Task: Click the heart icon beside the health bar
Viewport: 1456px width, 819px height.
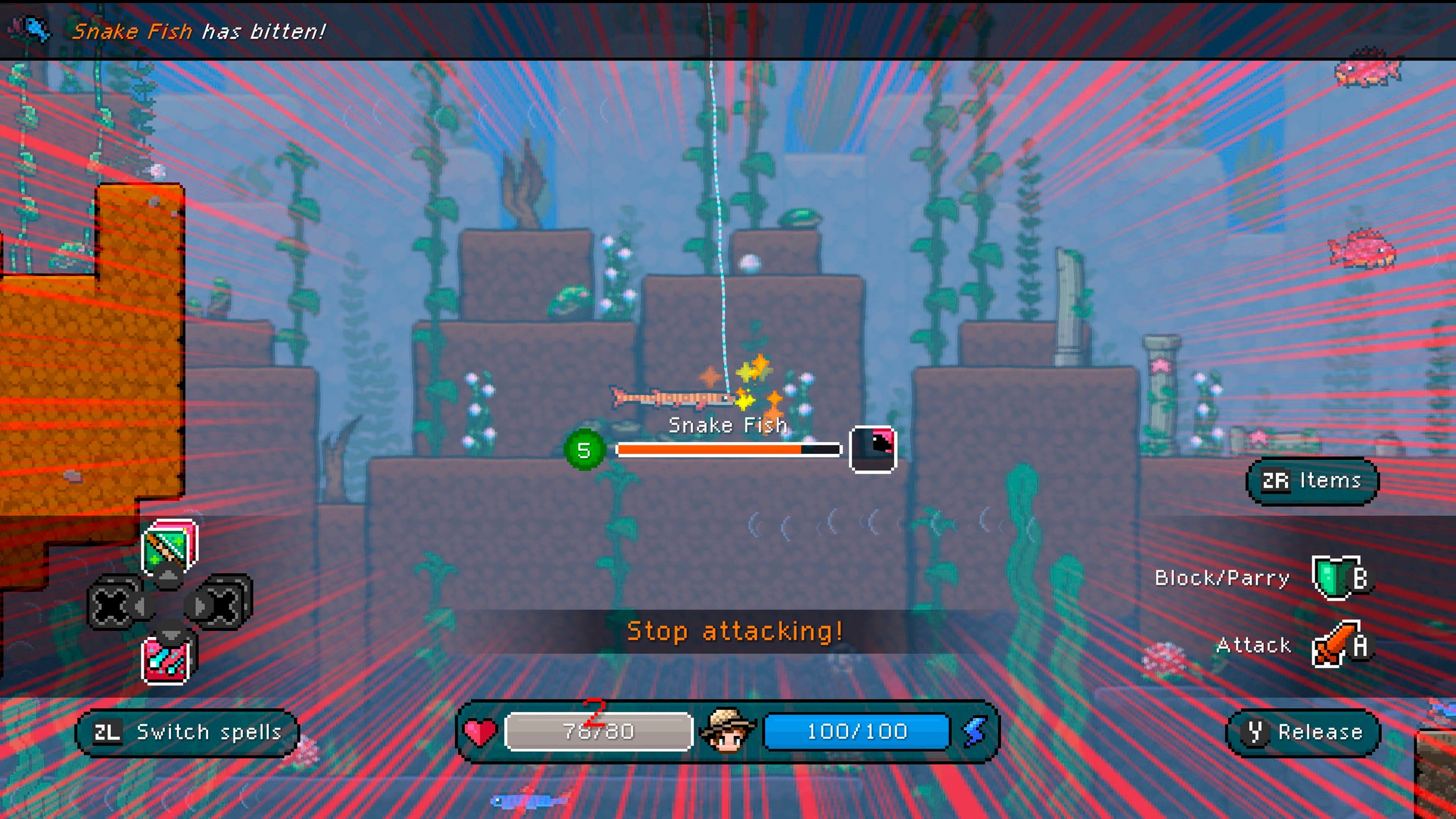Action: pos(479,730)
